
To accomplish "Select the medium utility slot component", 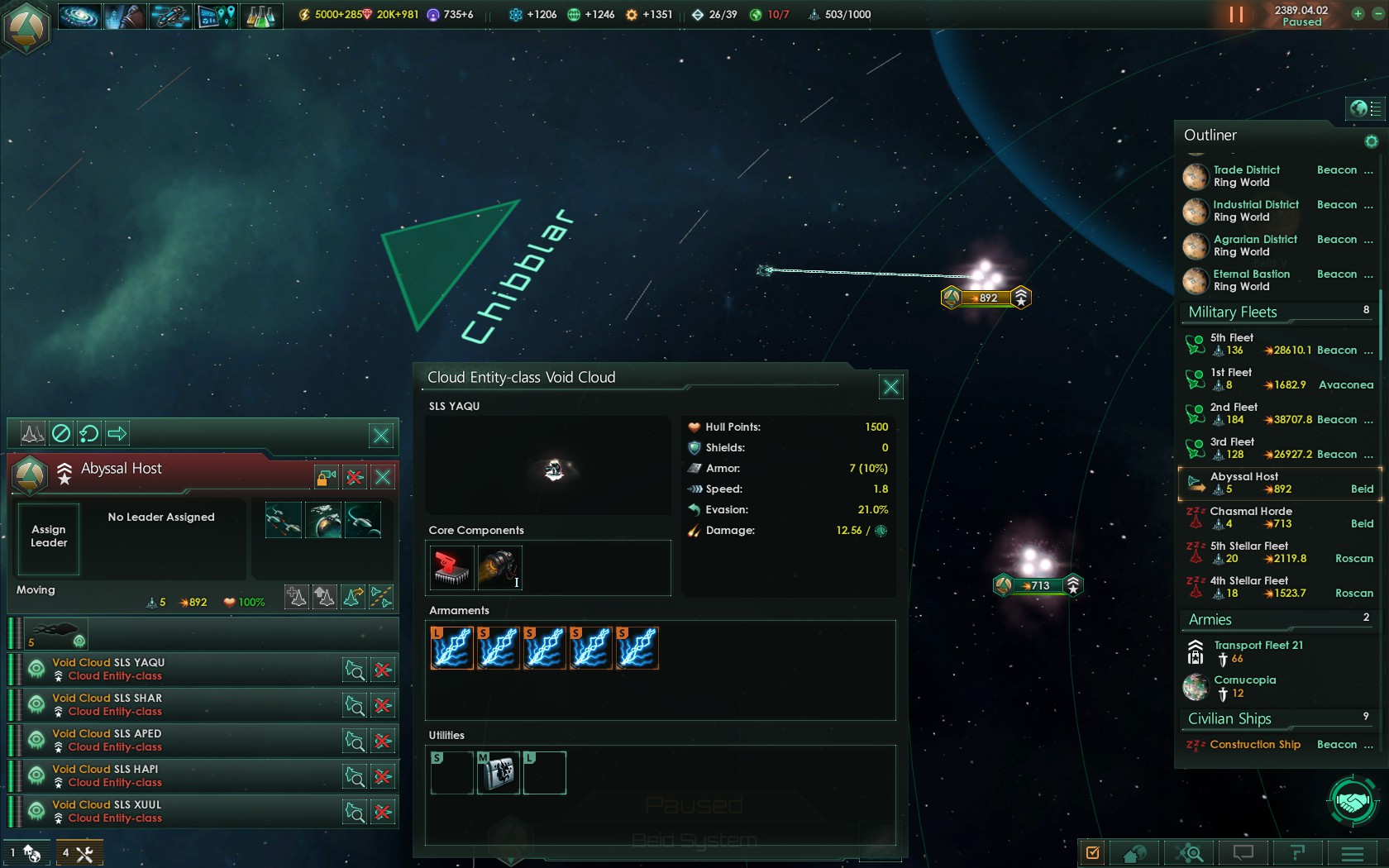I will coord(498,773).
